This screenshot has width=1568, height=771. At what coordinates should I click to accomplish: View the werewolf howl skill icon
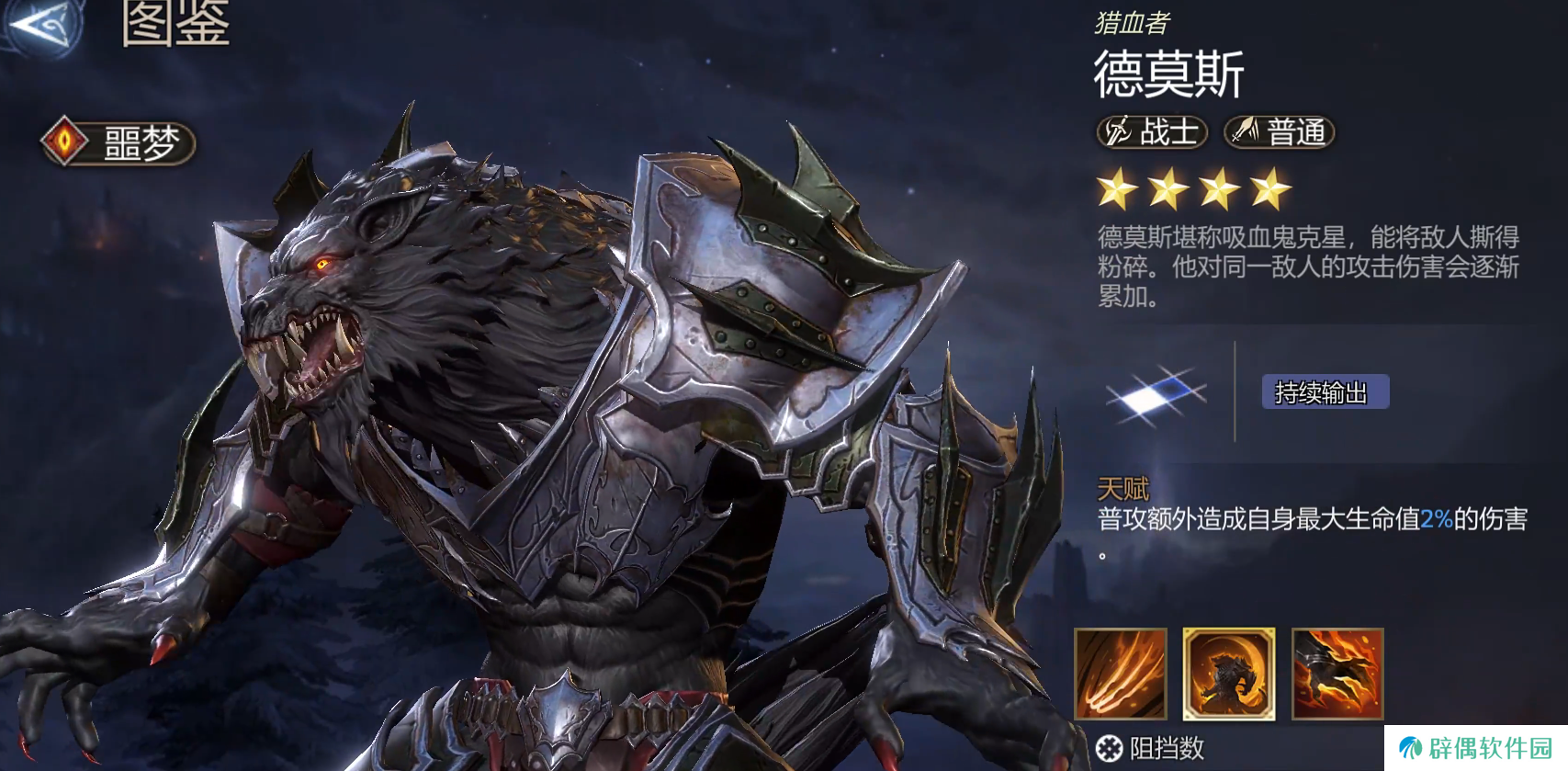point(1229,674)
